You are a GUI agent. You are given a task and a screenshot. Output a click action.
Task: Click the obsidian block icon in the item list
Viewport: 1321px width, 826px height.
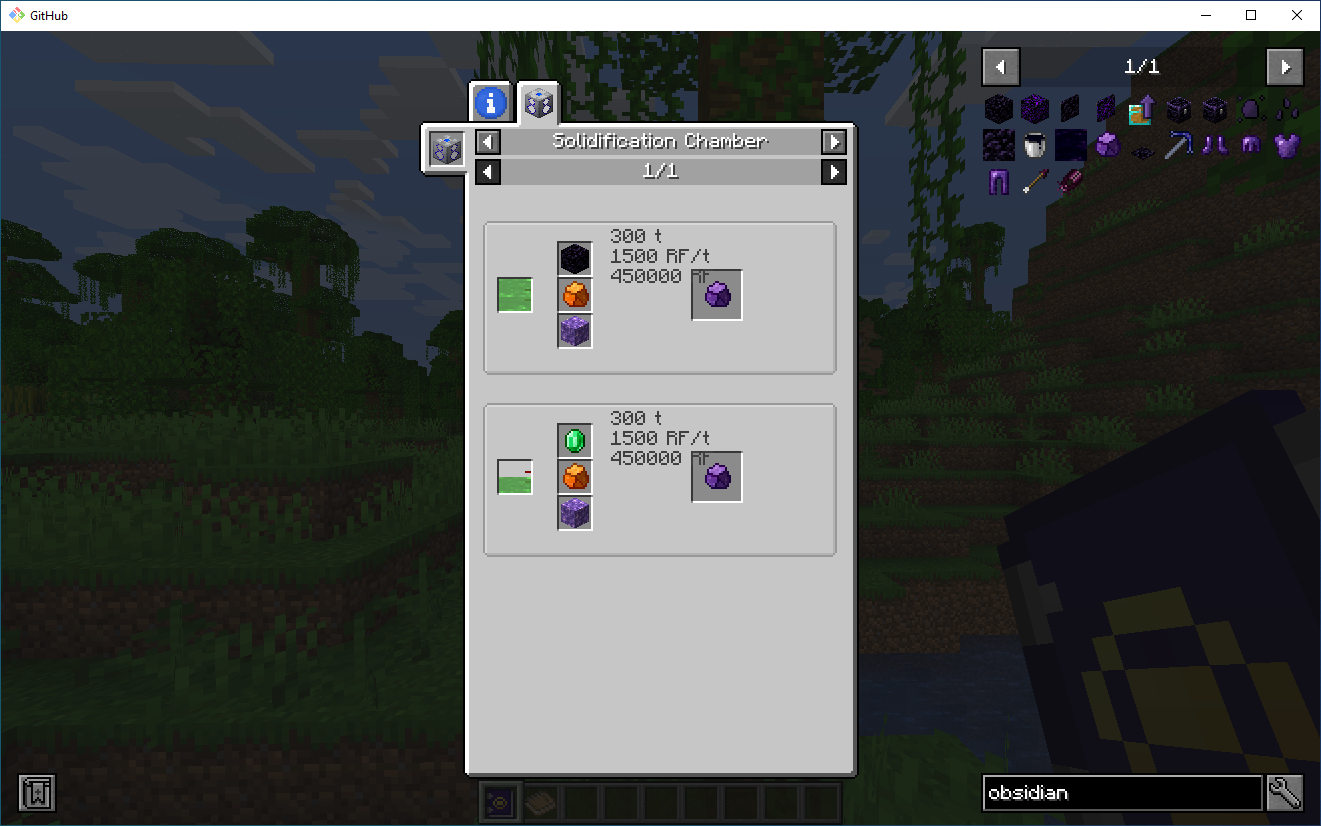tap(998, 108)
